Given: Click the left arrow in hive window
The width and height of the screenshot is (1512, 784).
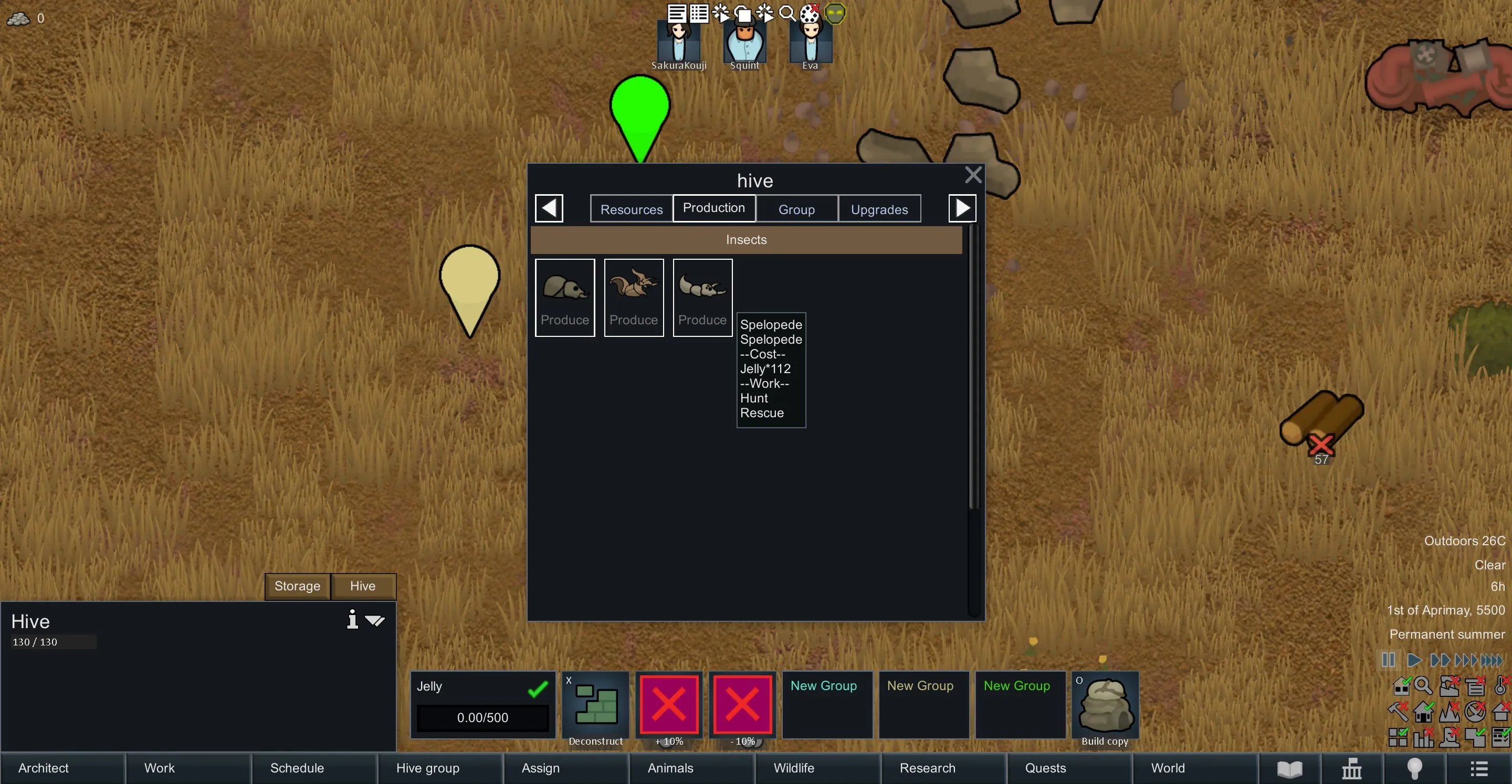Looking at the screenshot, I should click(549, 208).
